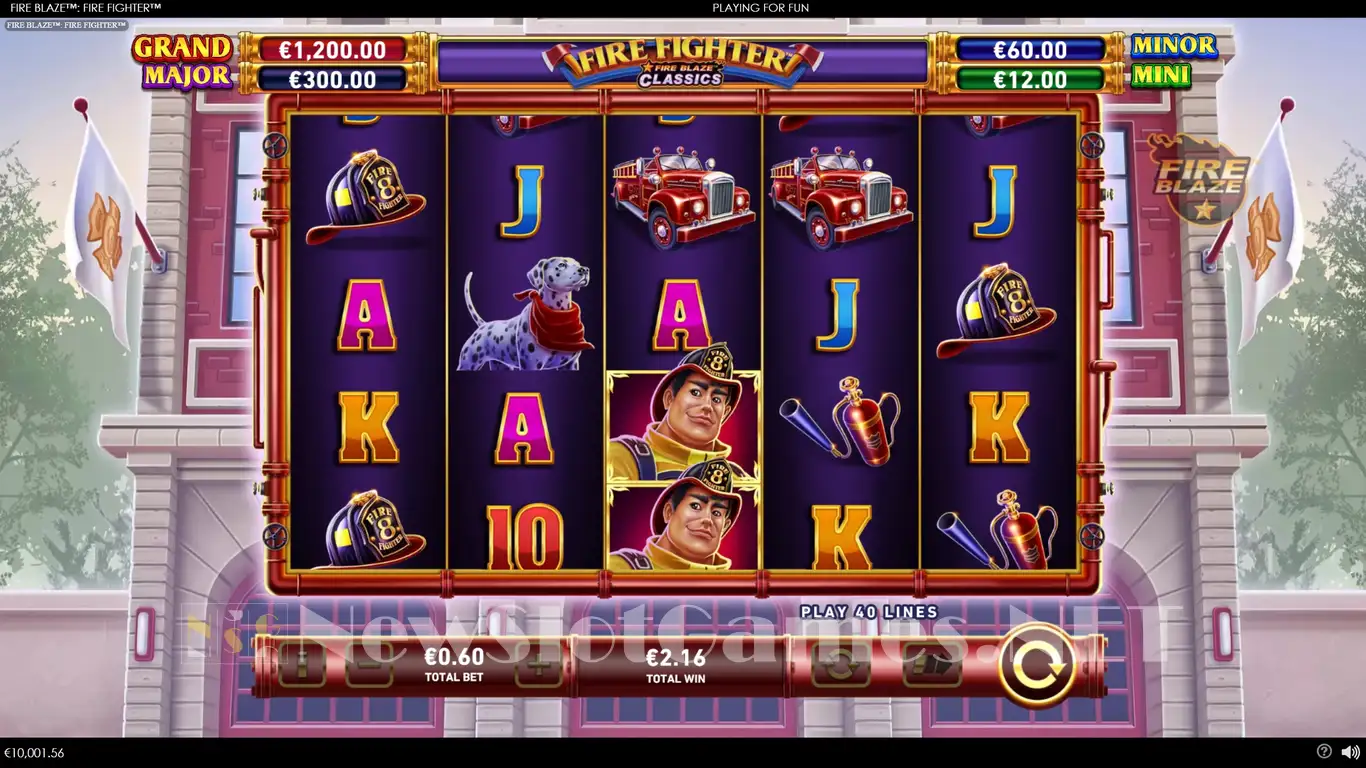The width and height of the screenshot is (1366, 768).
Task: Increase total bet with the plus button
Action: (539, 665)
